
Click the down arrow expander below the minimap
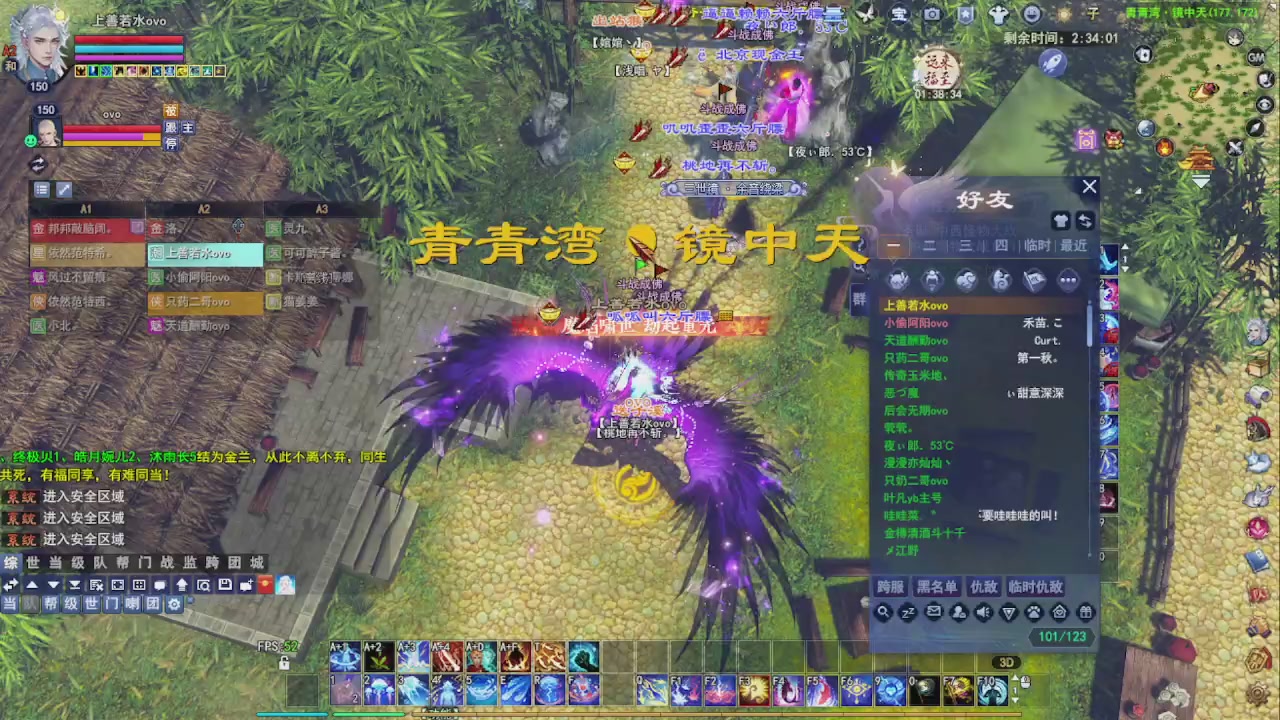coord(1199,179)
